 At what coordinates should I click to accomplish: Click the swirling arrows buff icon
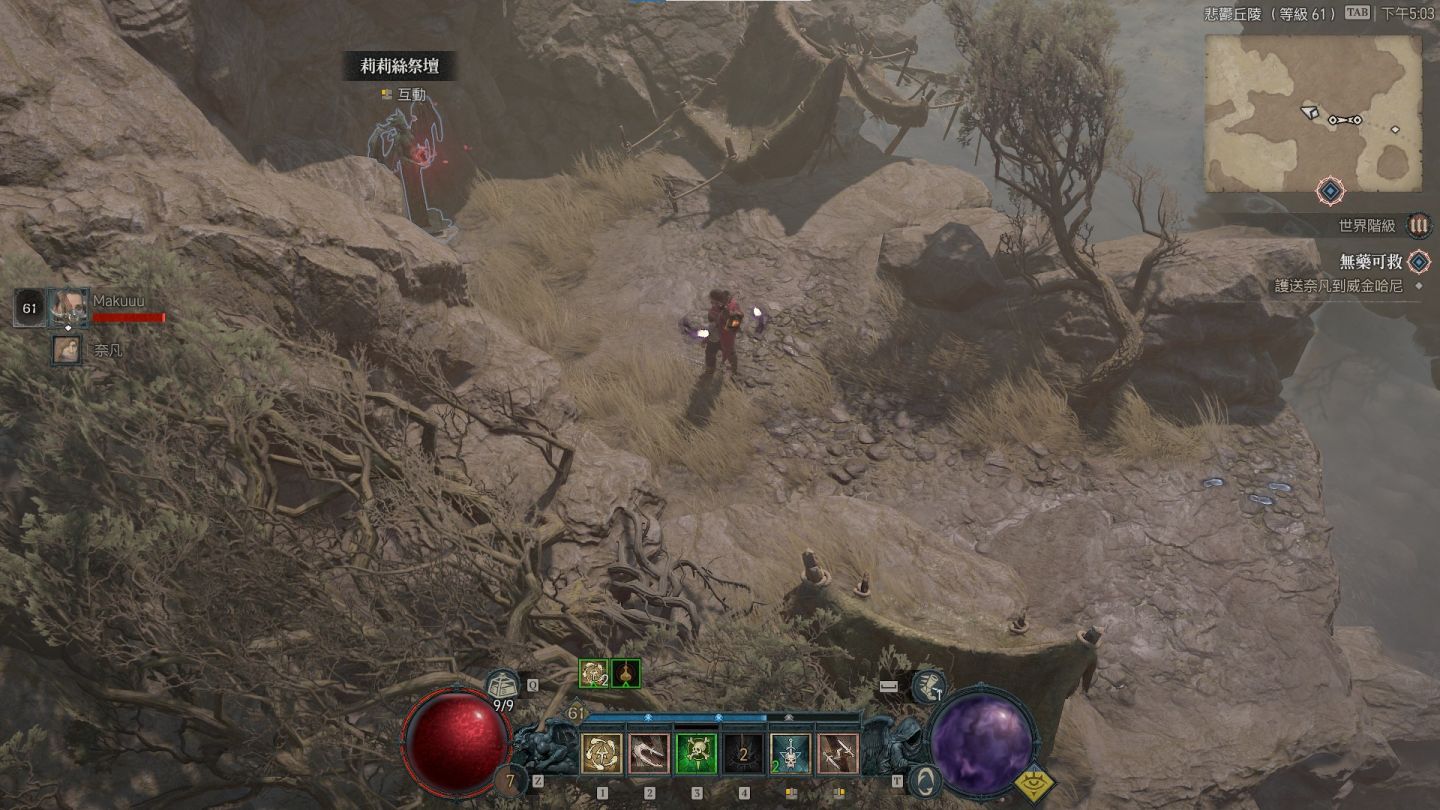[593, 674]
